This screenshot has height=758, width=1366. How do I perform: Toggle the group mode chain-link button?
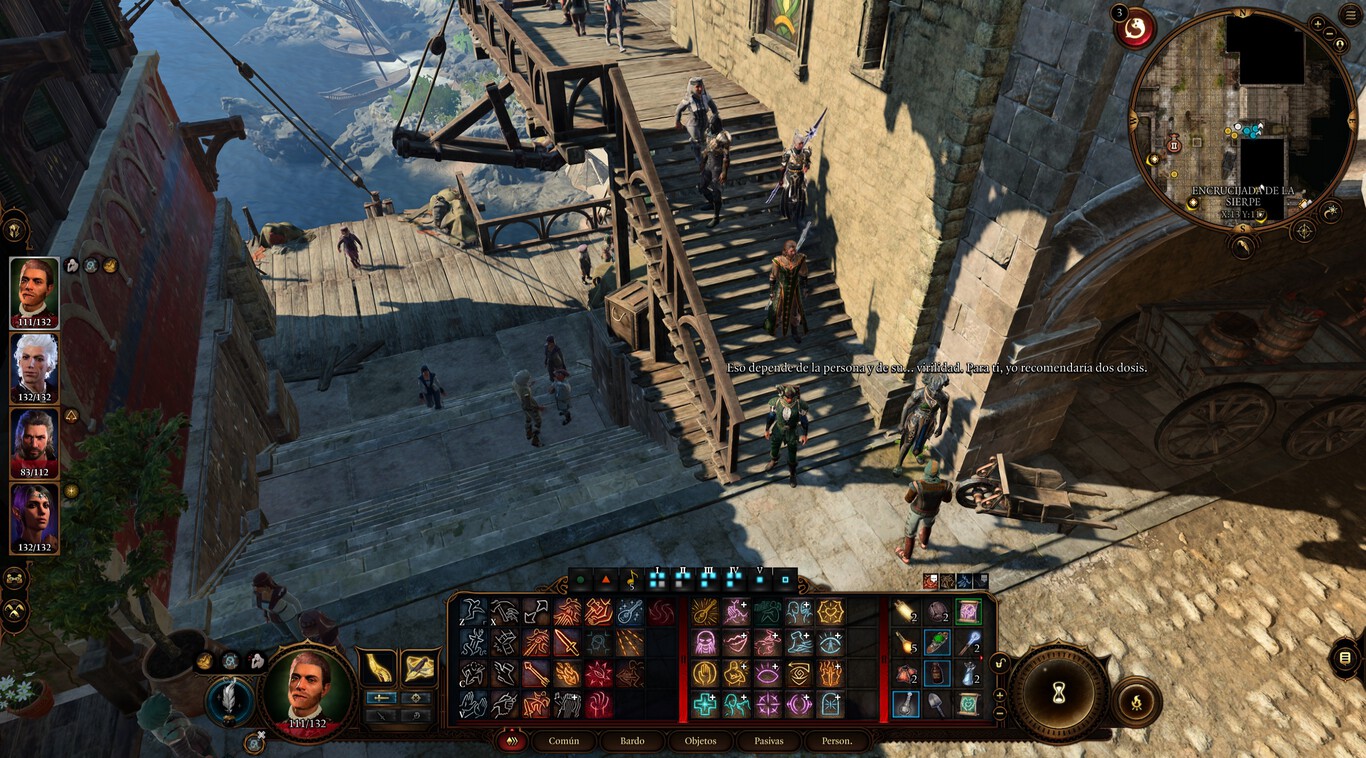tap(15, 578)
